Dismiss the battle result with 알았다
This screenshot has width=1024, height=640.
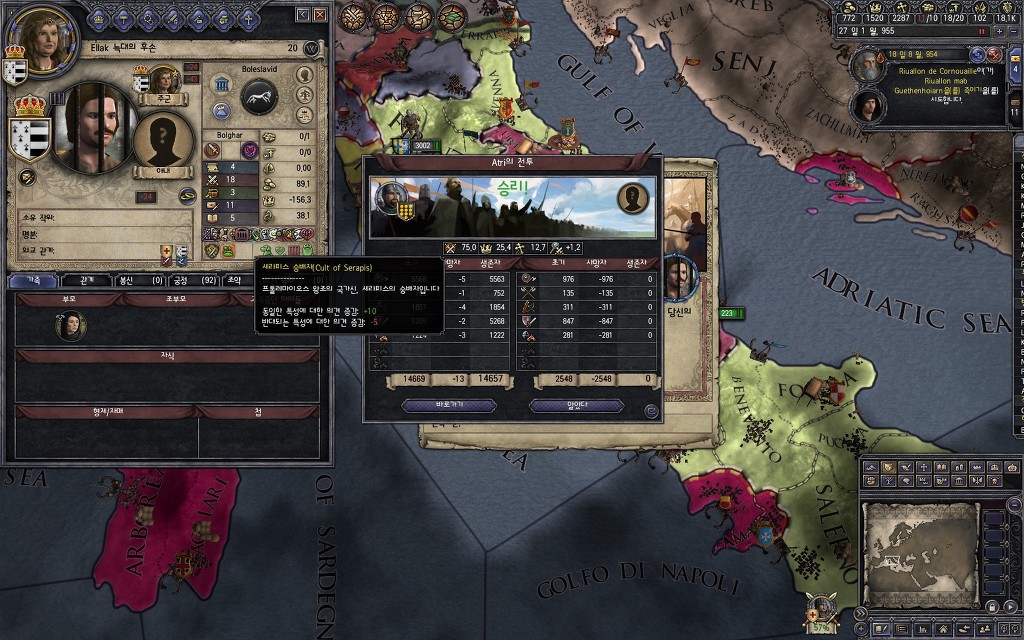pos(576,405)
